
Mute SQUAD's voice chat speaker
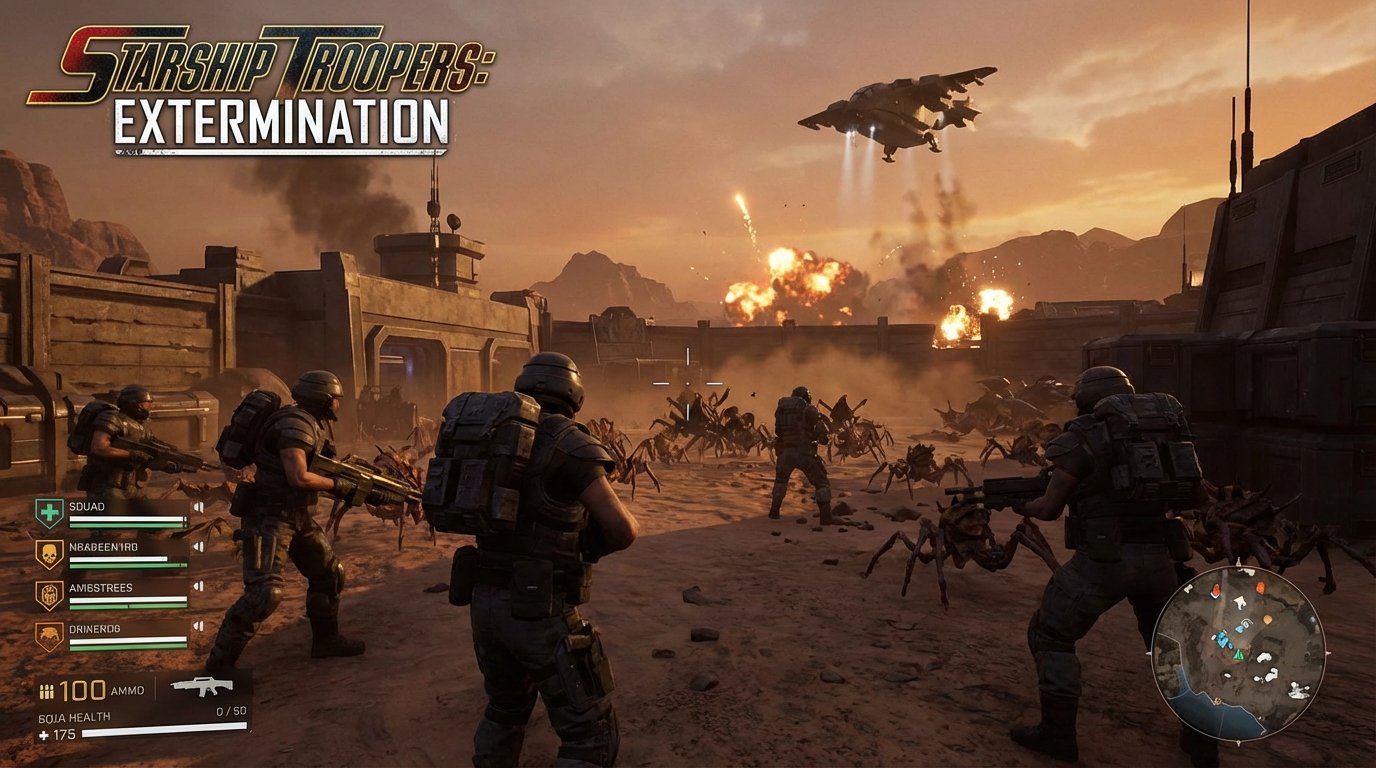tap(198, 507)
